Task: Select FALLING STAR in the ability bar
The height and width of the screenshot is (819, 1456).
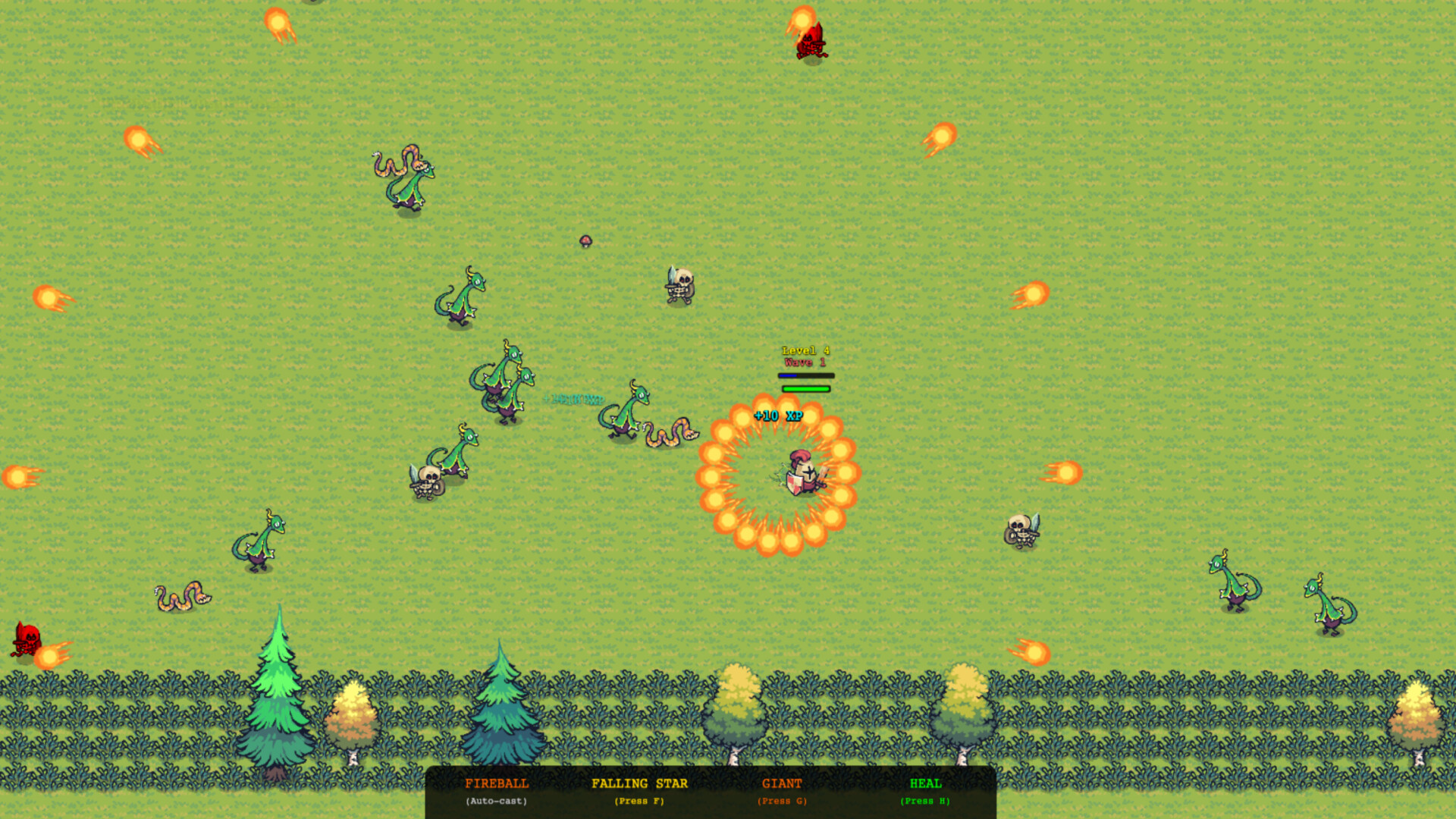Action: pyautogui.click(x=639, y=784)
